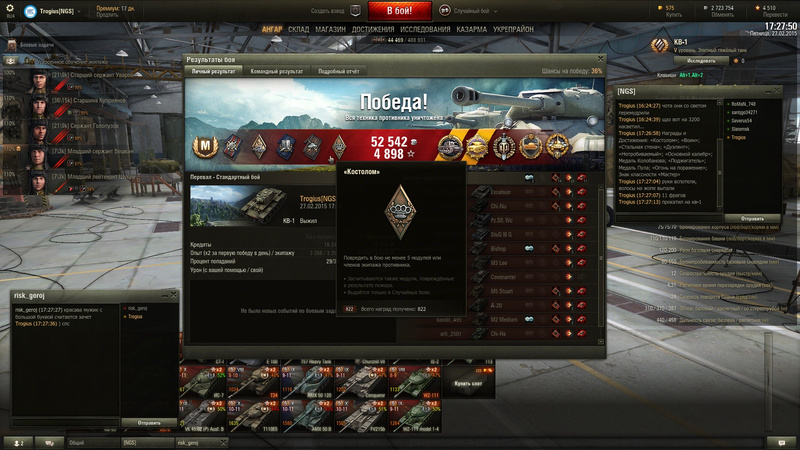The height and width of the screenshot is (450, 800).
Task: Open the «Склад» depot menu
Action: 298,30
